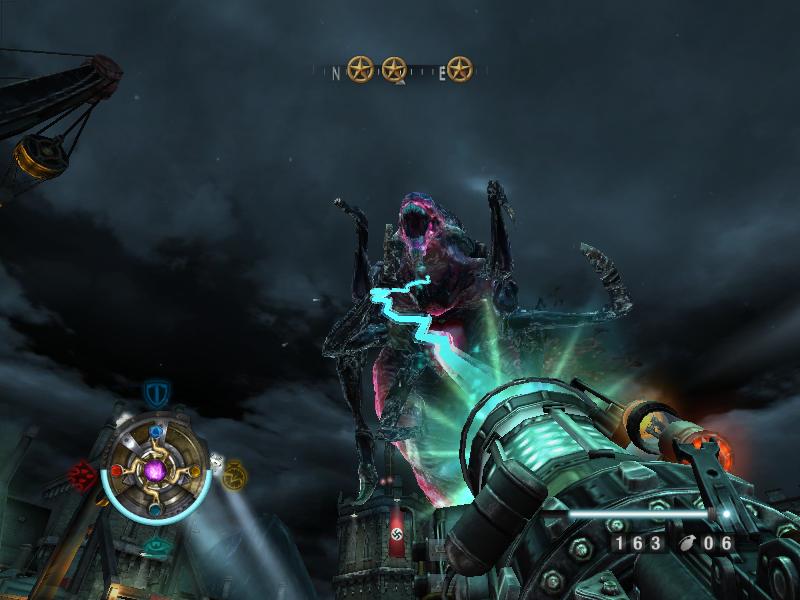The height and width of the screenshot is (600, 800).
Task: Select the objective star beside compass E
Action: 459,69
